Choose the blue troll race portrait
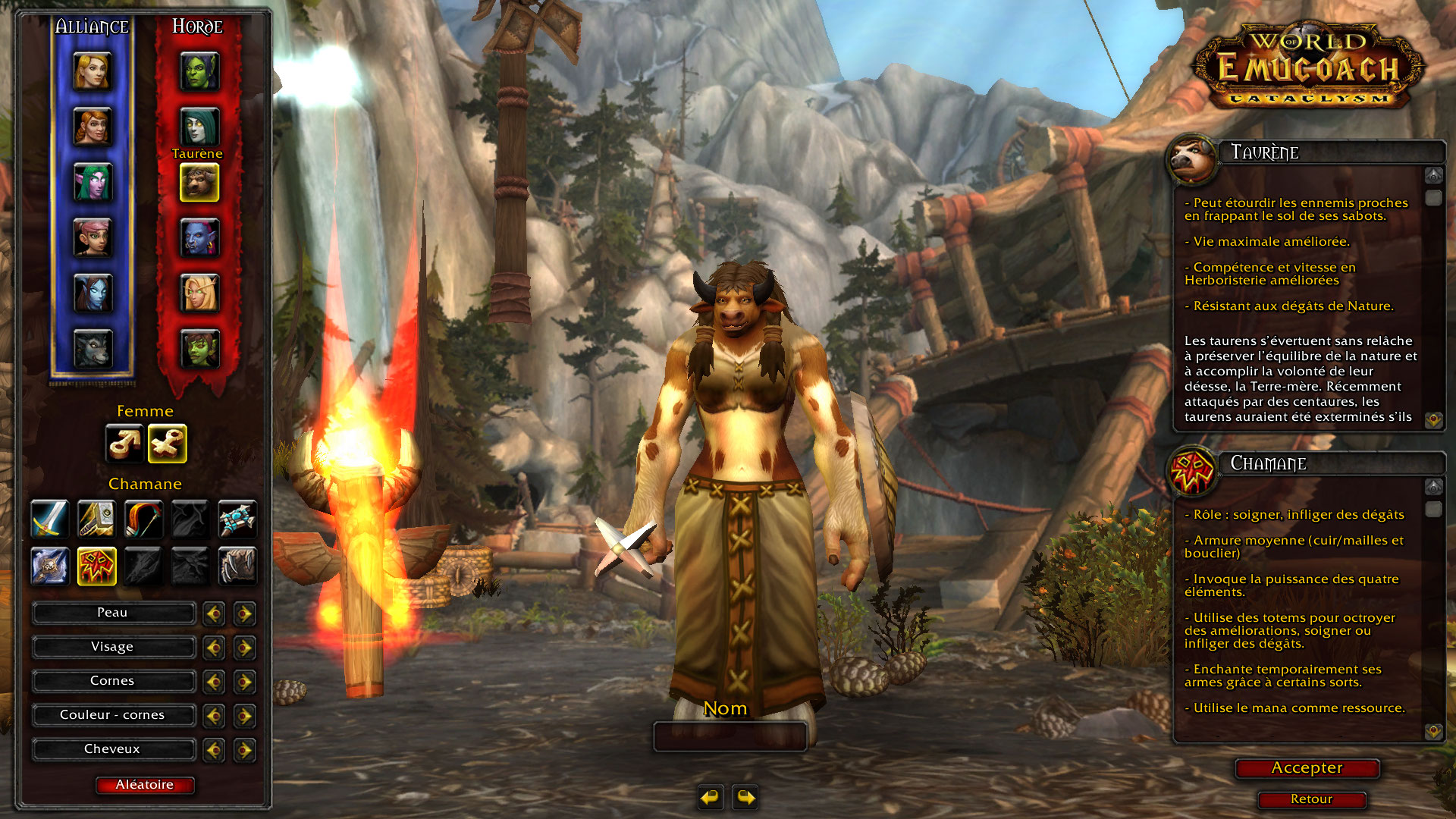This screenshot has height=819, width=1456. click(199, 238)
